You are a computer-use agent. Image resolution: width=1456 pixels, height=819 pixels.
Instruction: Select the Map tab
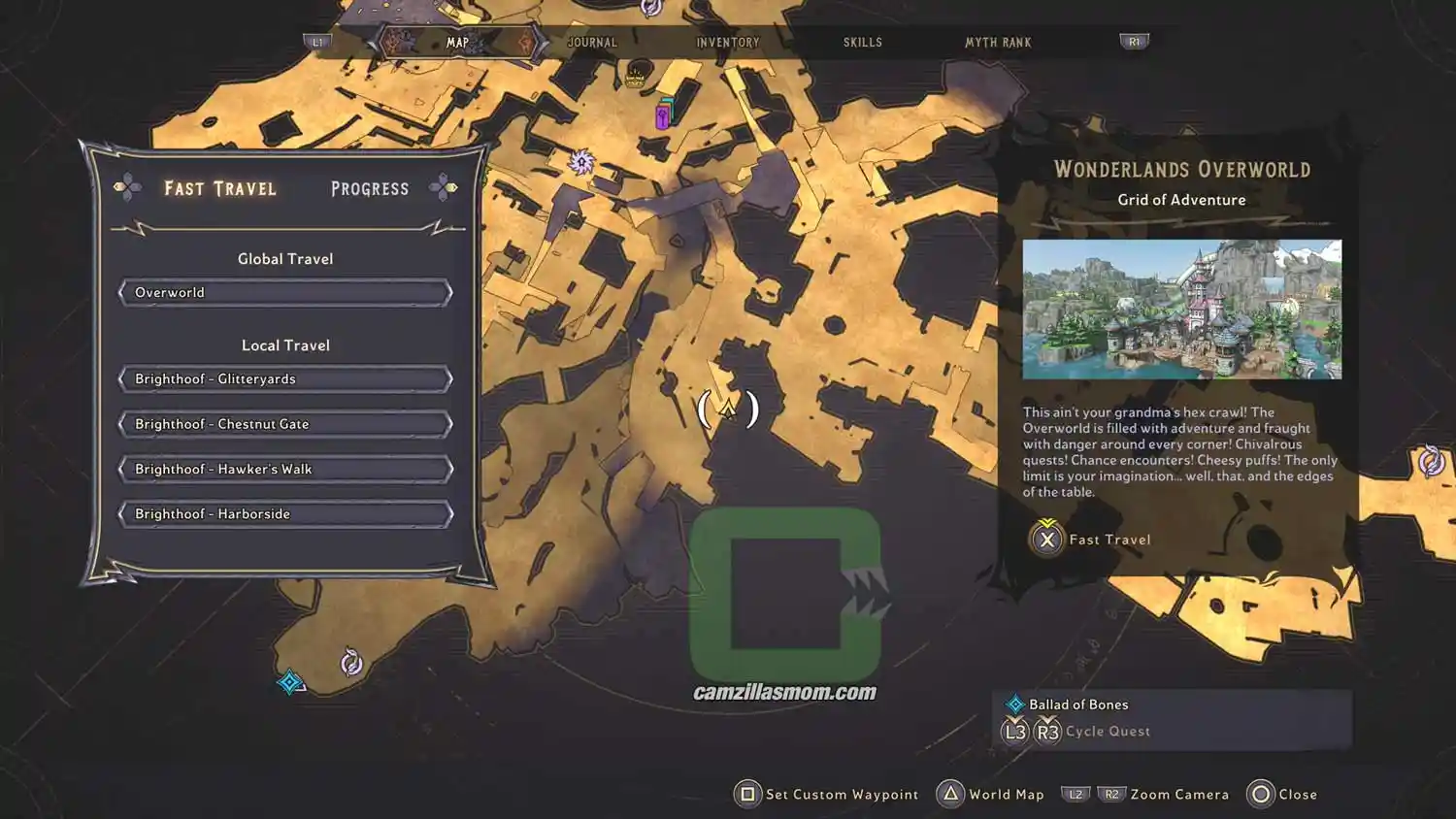[x=457, y=43]
